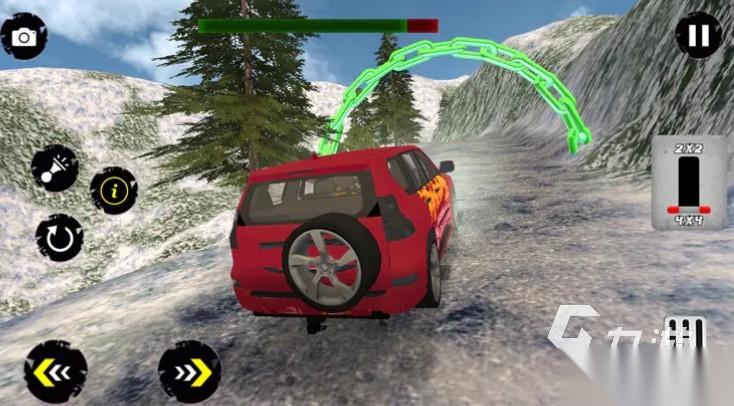This screenshot has height=406, width=734.
Task: Steer right with the yellow arrows
Action: [x=188, y=371]
